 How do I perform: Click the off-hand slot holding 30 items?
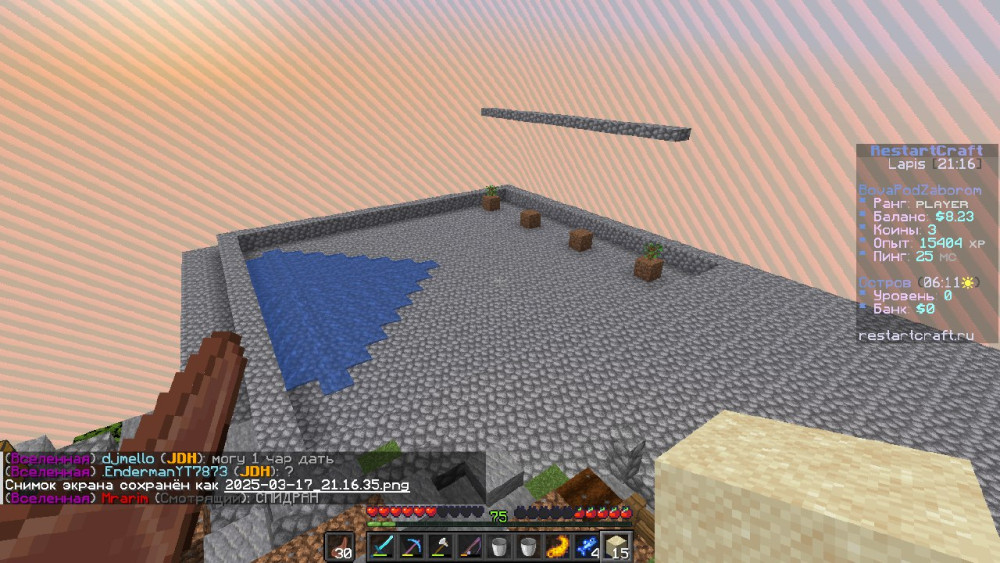339,546
